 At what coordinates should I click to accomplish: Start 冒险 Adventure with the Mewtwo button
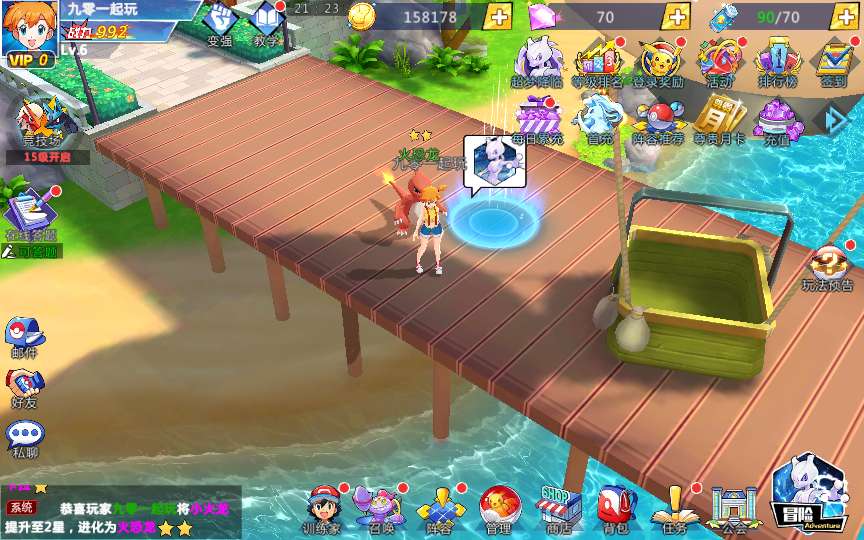pyautogui.click(x=808, y=495)
